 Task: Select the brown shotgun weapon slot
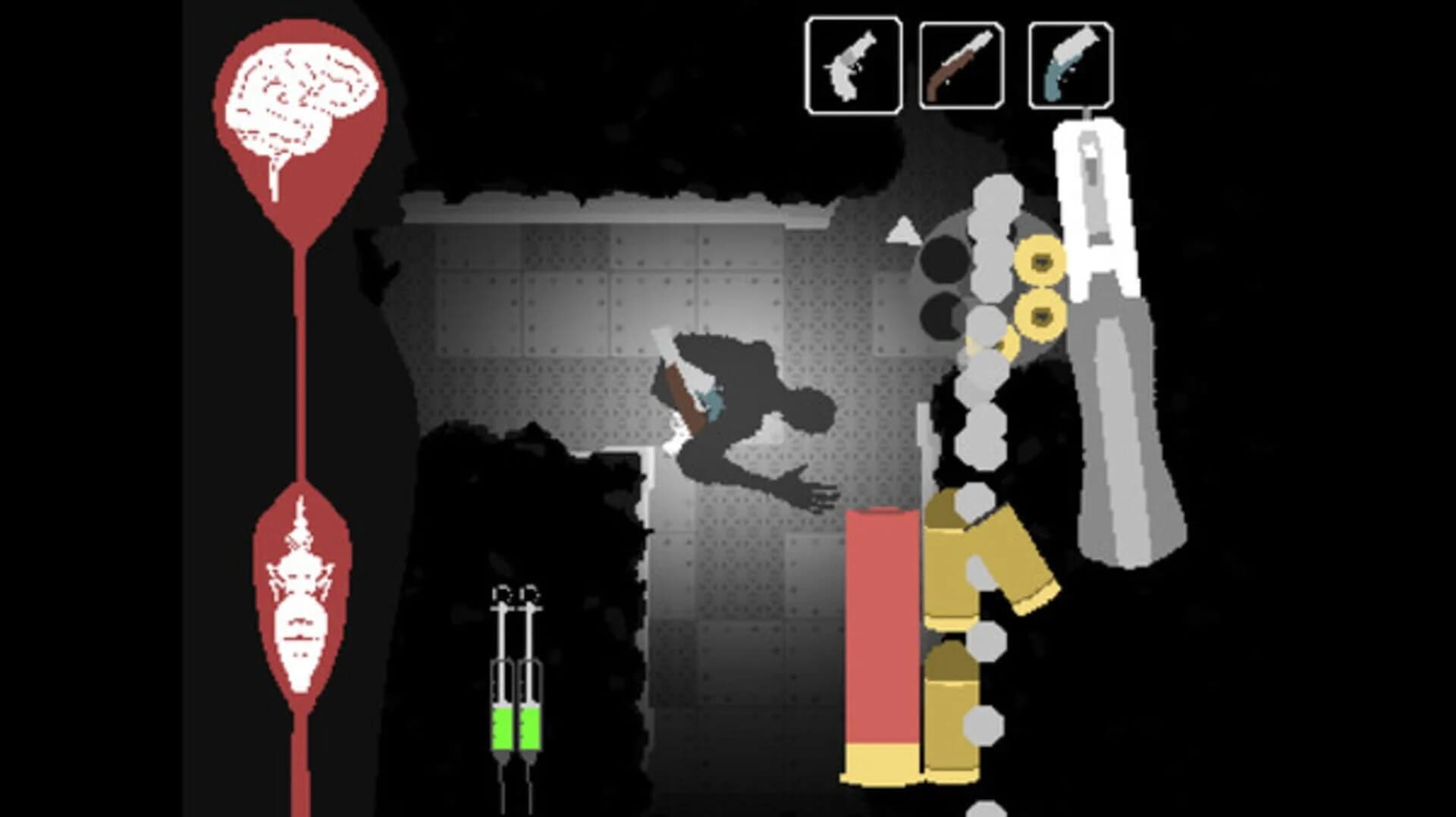click(x=962, y=63)
